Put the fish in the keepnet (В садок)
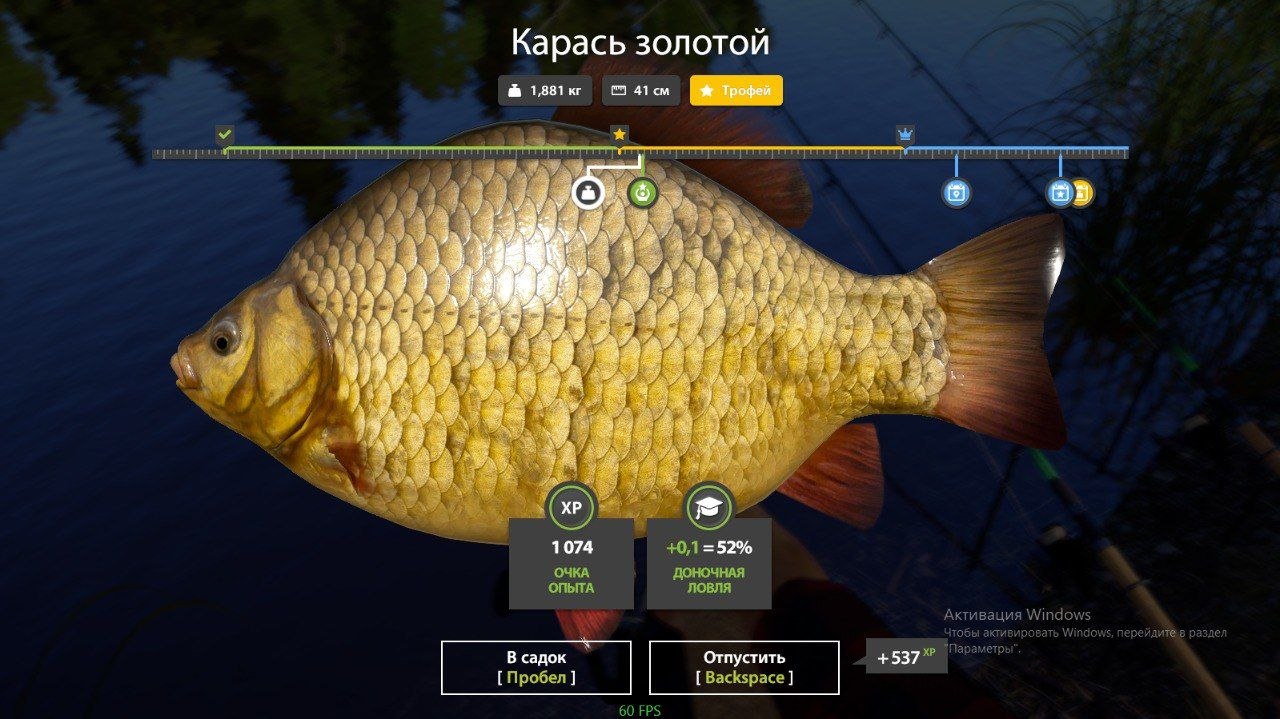1280x719 pixels. click(536, 667)
